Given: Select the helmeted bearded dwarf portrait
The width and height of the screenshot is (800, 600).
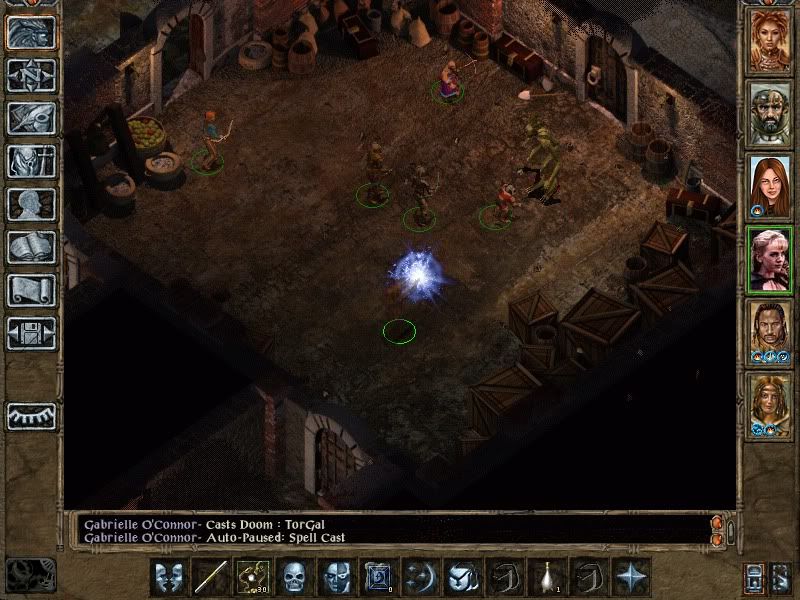Looking at the screenshot, I should pos(769,114).
